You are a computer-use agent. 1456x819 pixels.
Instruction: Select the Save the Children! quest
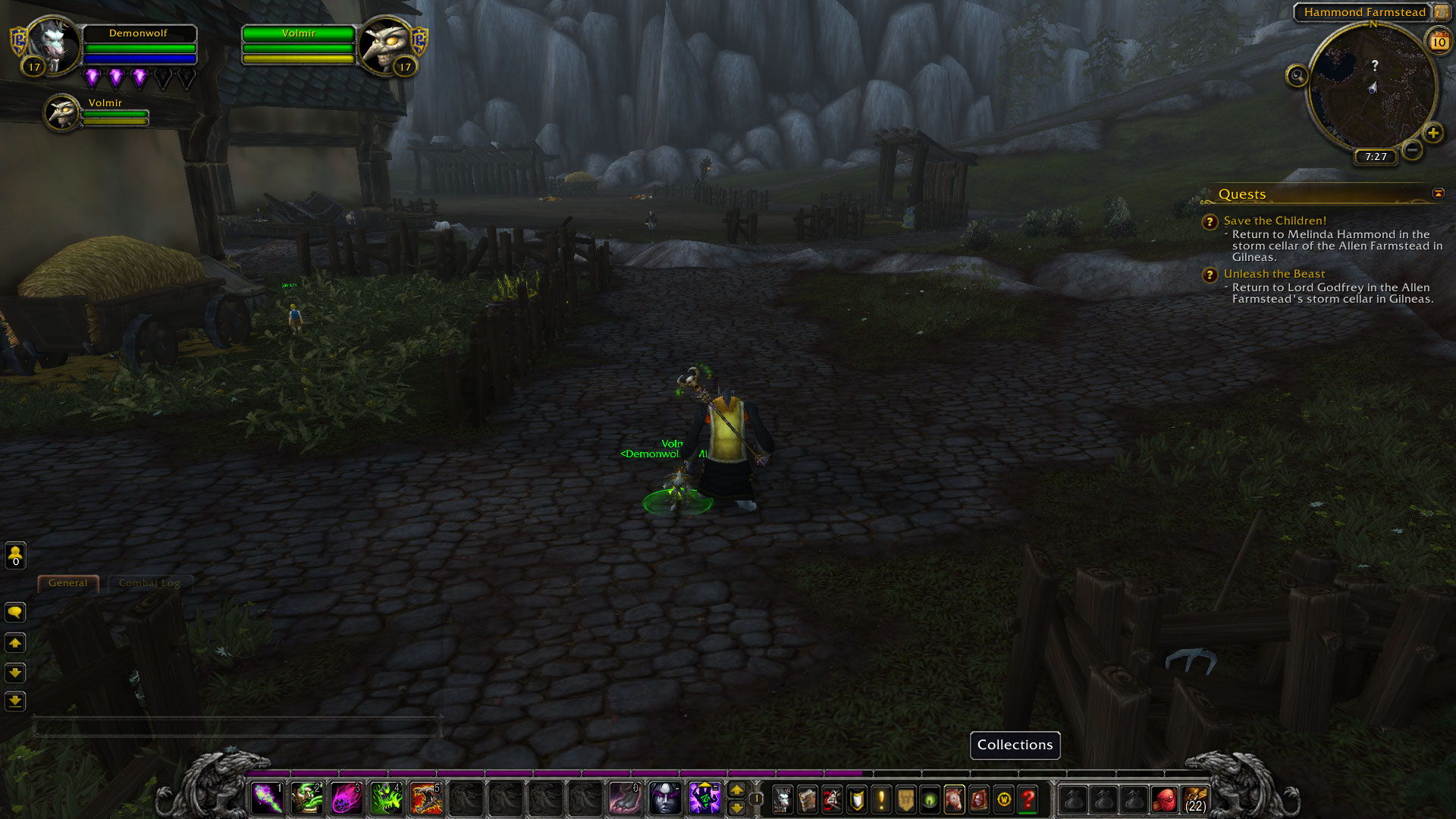tap(1275, 221)
